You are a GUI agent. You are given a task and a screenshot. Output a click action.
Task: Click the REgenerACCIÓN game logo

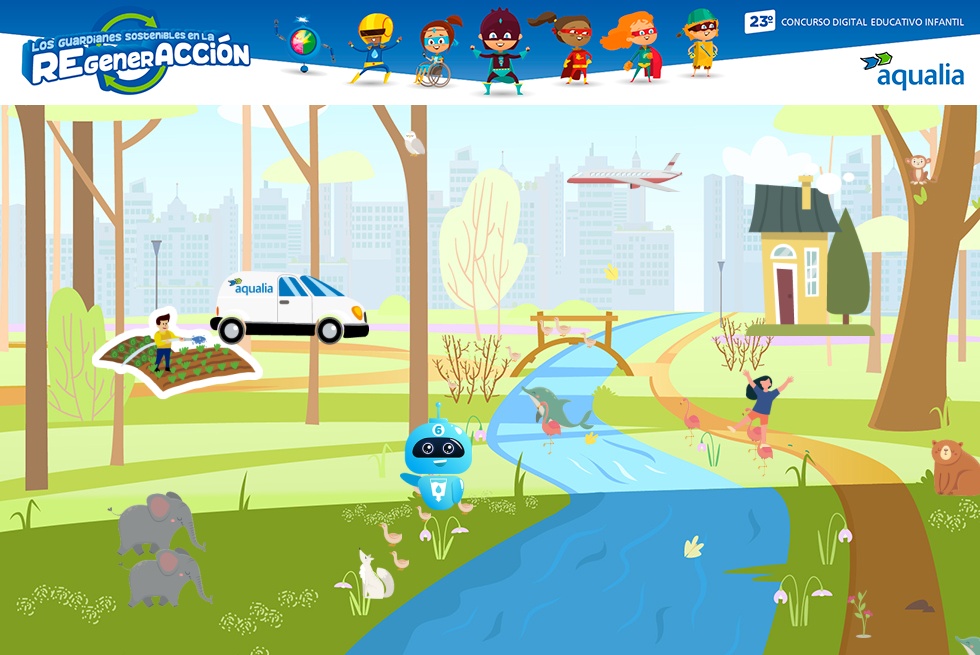click(137, 55)
